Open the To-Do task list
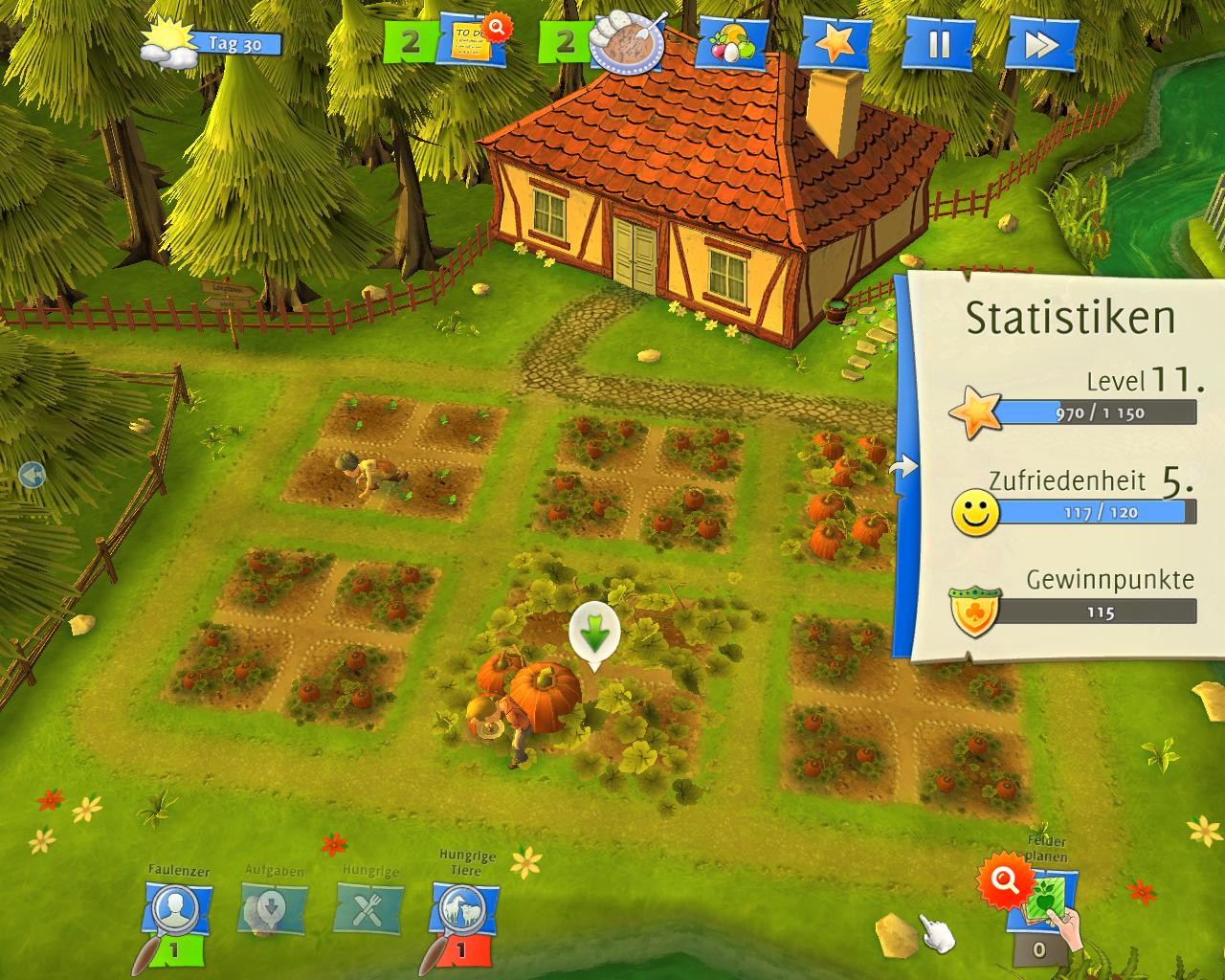 [474, 43]
